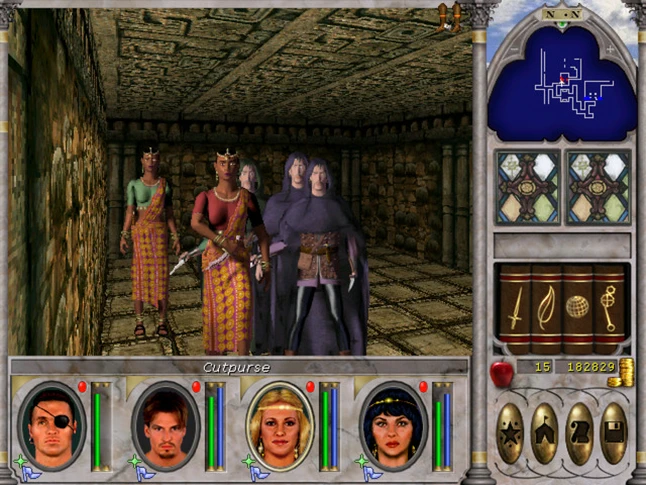
Task: Click the tent rest button
Action: (x=545, y=433)
